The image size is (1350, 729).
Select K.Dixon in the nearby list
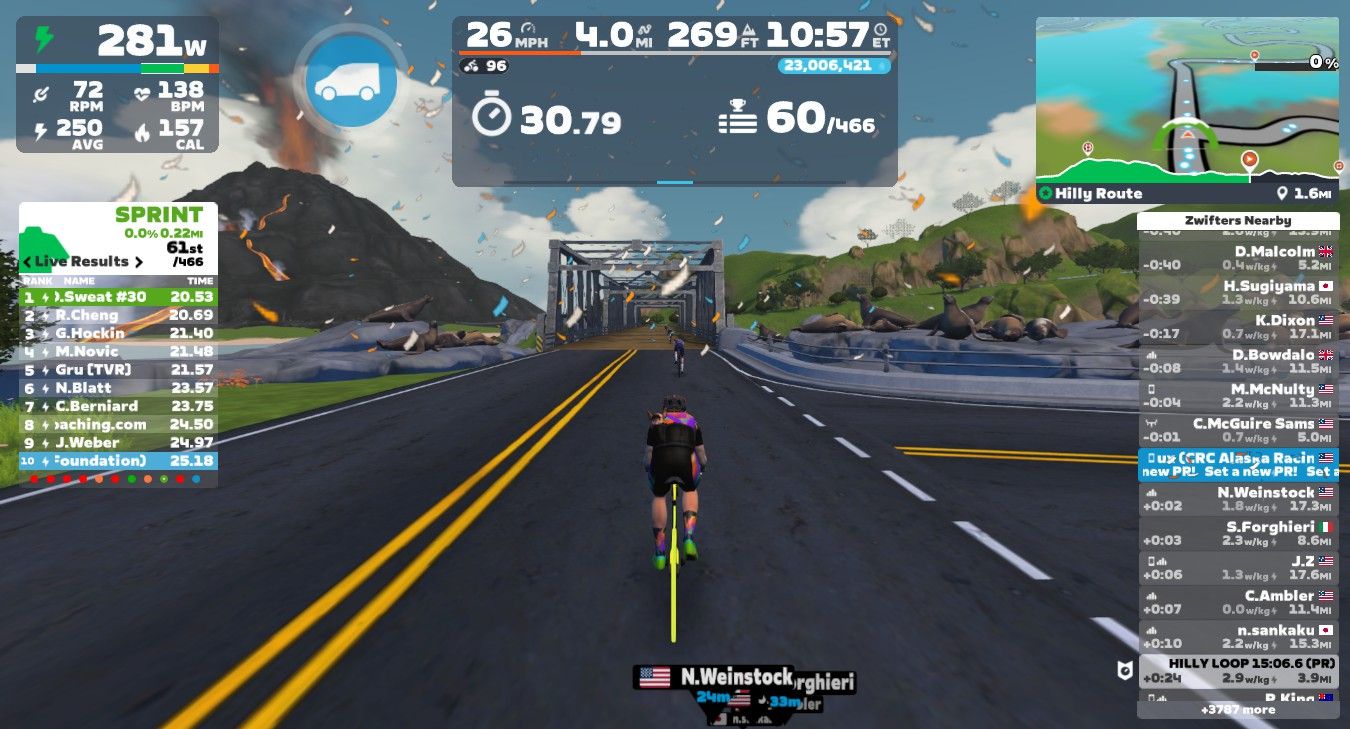(1238, 327)
